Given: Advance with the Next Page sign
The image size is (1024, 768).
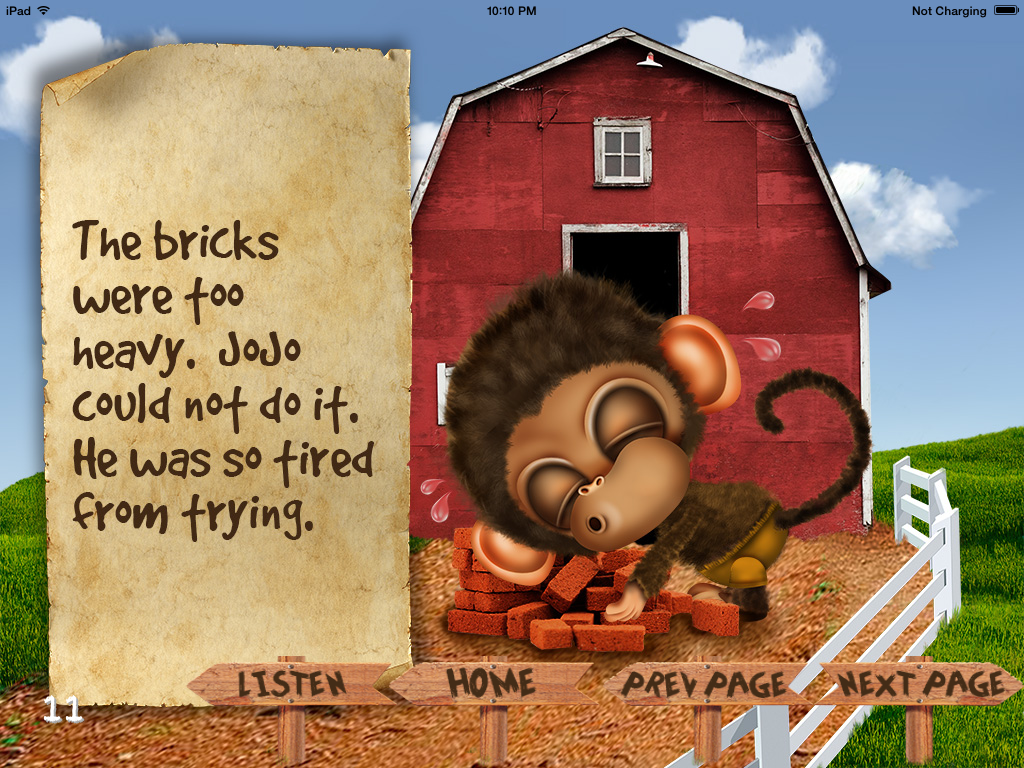Looking at the screenshot, I should pos(921,684).
